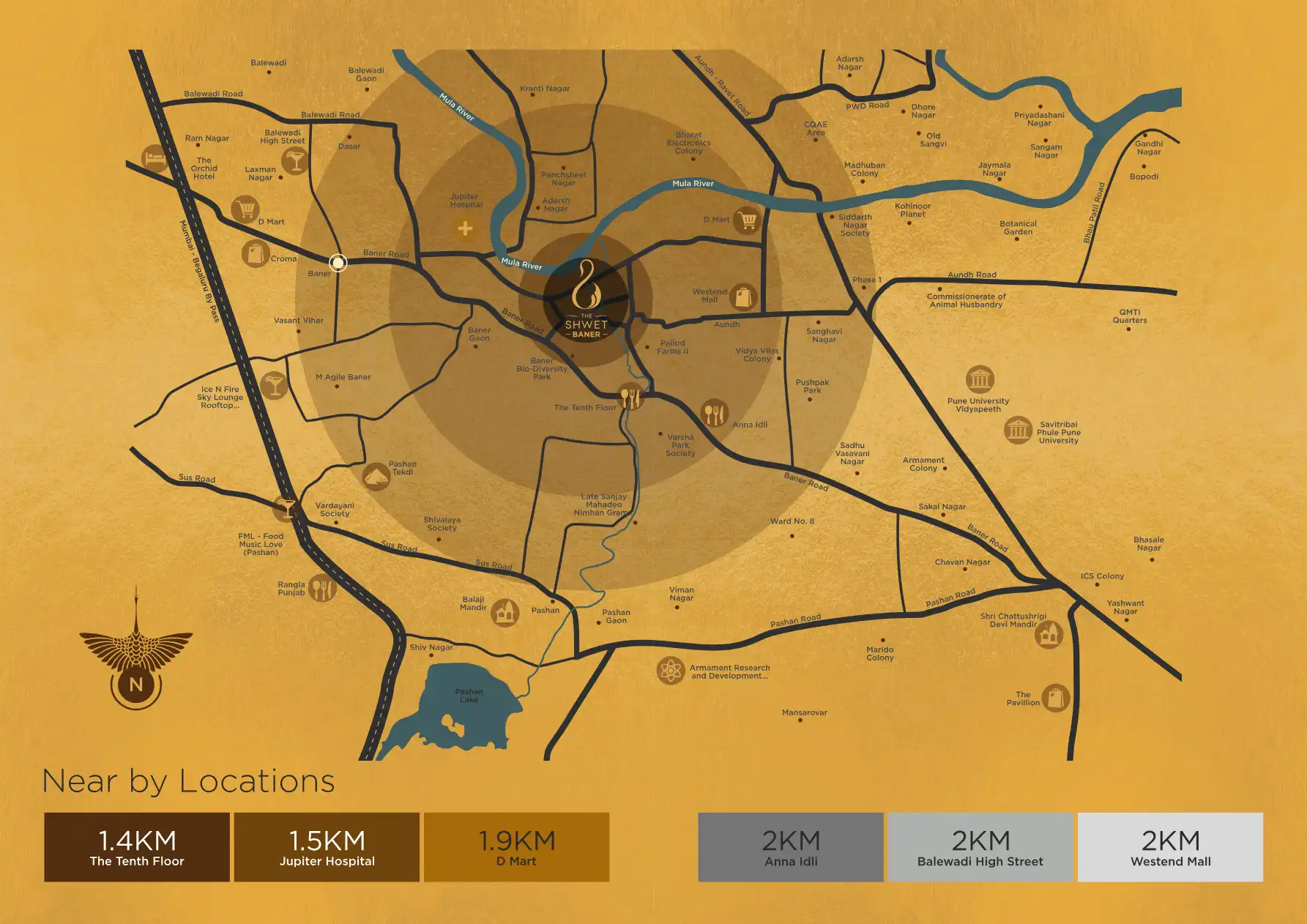Pick the 2KM Balewadi High Street legend tile
The image size is (1307, 924).
(980, 847)
